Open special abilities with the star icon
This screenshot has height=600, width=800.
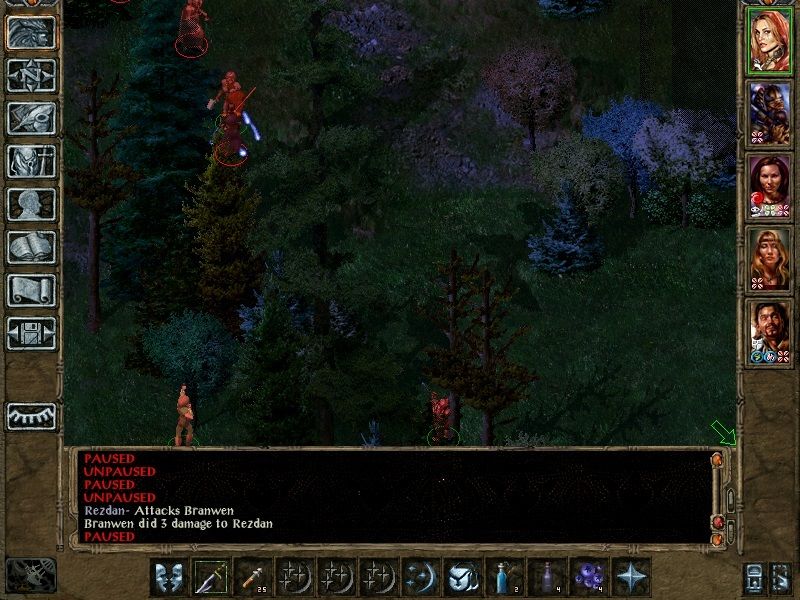pos(630,576)
